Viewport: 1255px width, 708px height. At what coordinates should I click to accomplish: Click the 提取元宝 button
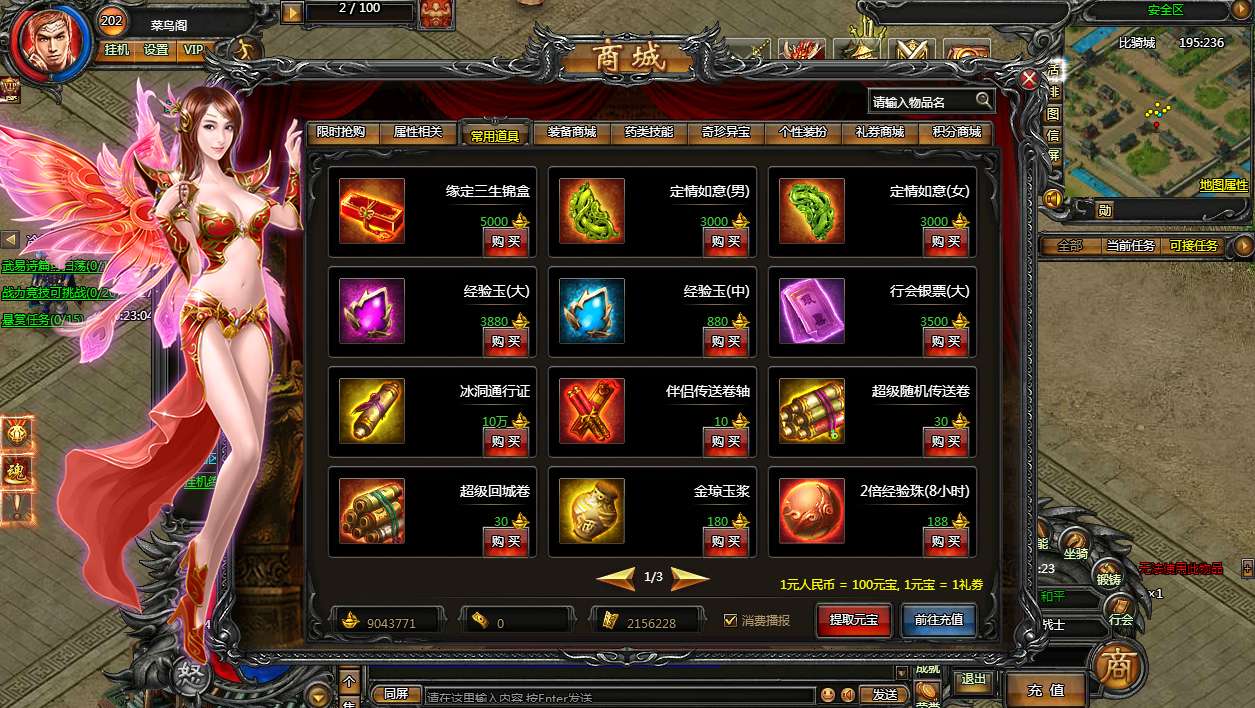point(853,620)
